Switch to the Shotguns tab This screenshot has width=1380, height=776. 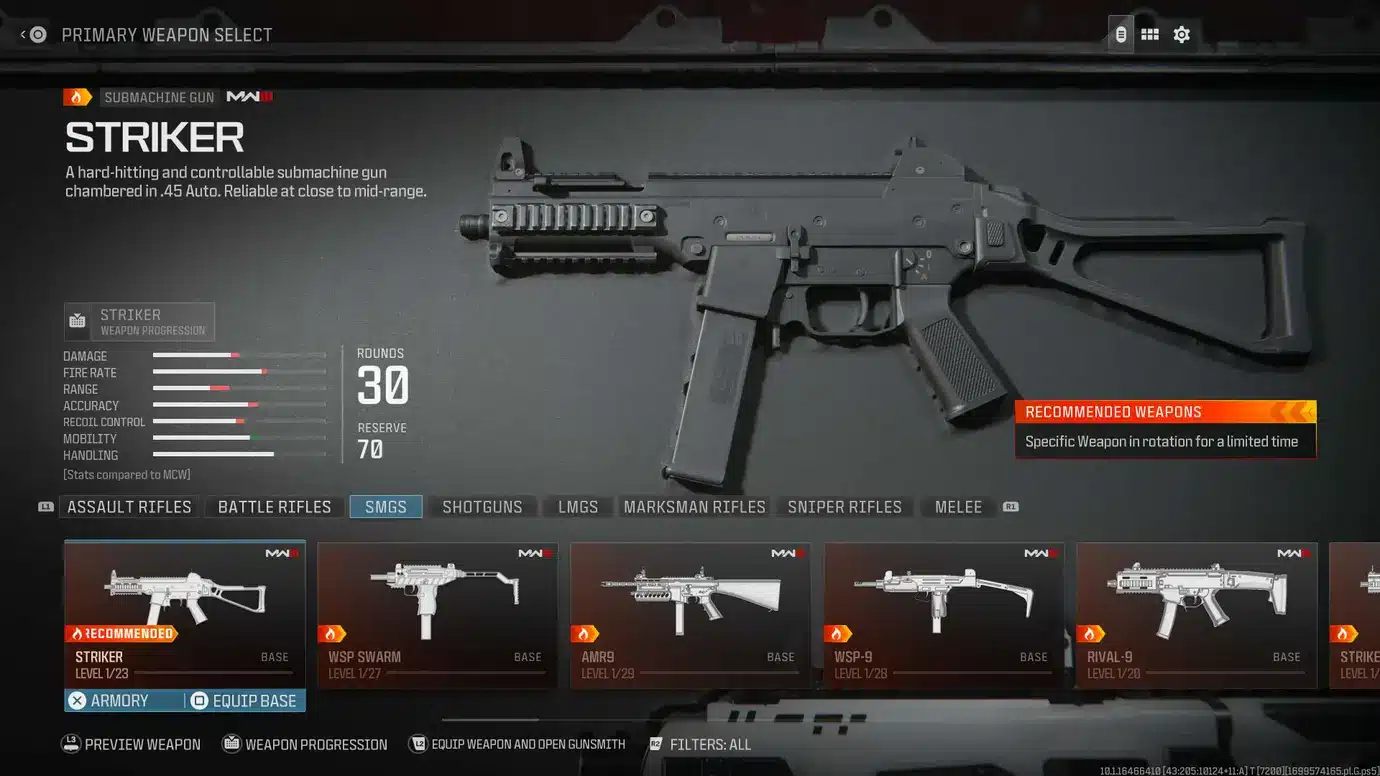pyautogui.click(x=484, y=507)
